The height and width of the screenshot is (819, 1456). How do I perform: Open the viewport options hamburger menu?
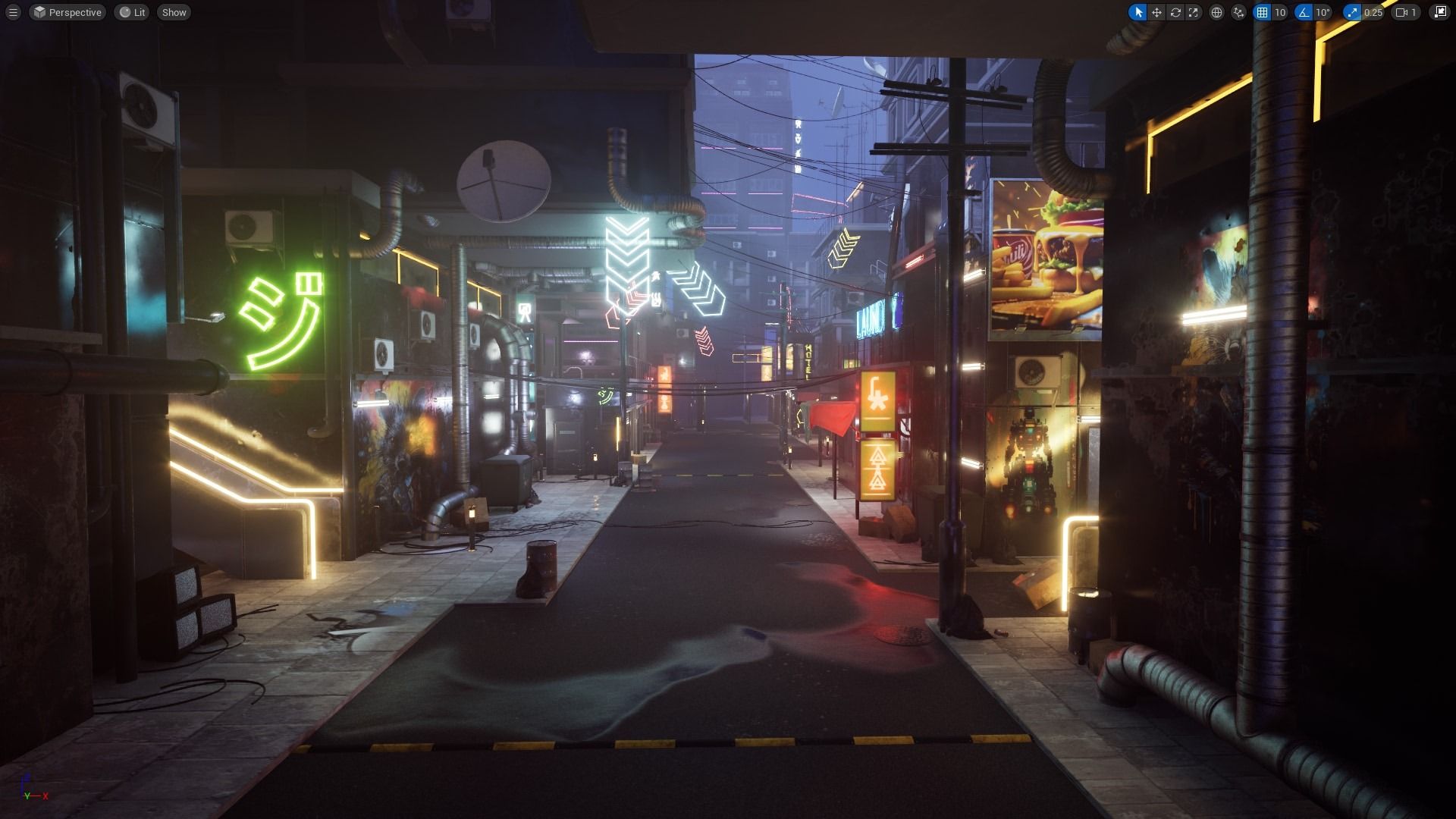[x=14, y=12]
